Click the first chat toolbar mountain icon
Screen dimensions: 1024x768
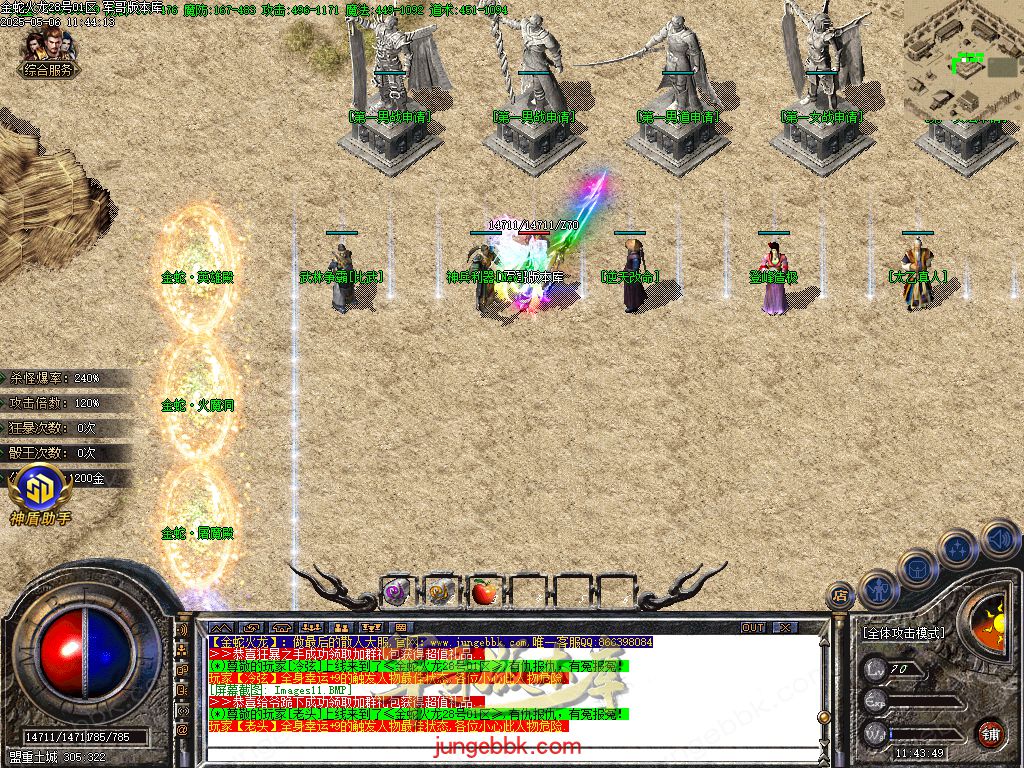tap(221, 628)
